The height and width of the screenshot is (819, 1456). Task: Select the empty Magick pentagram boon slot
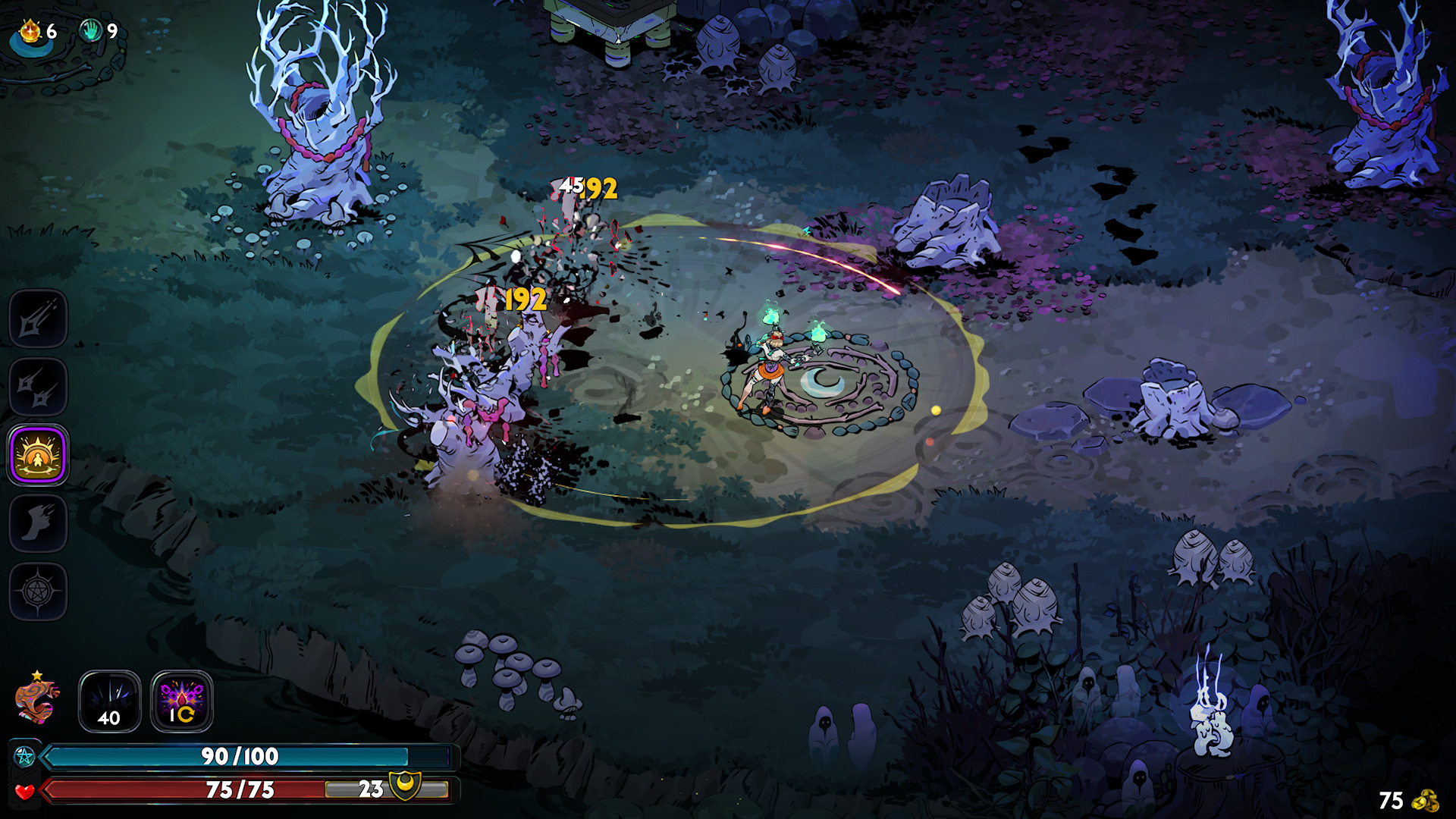(x=38, y=591)
